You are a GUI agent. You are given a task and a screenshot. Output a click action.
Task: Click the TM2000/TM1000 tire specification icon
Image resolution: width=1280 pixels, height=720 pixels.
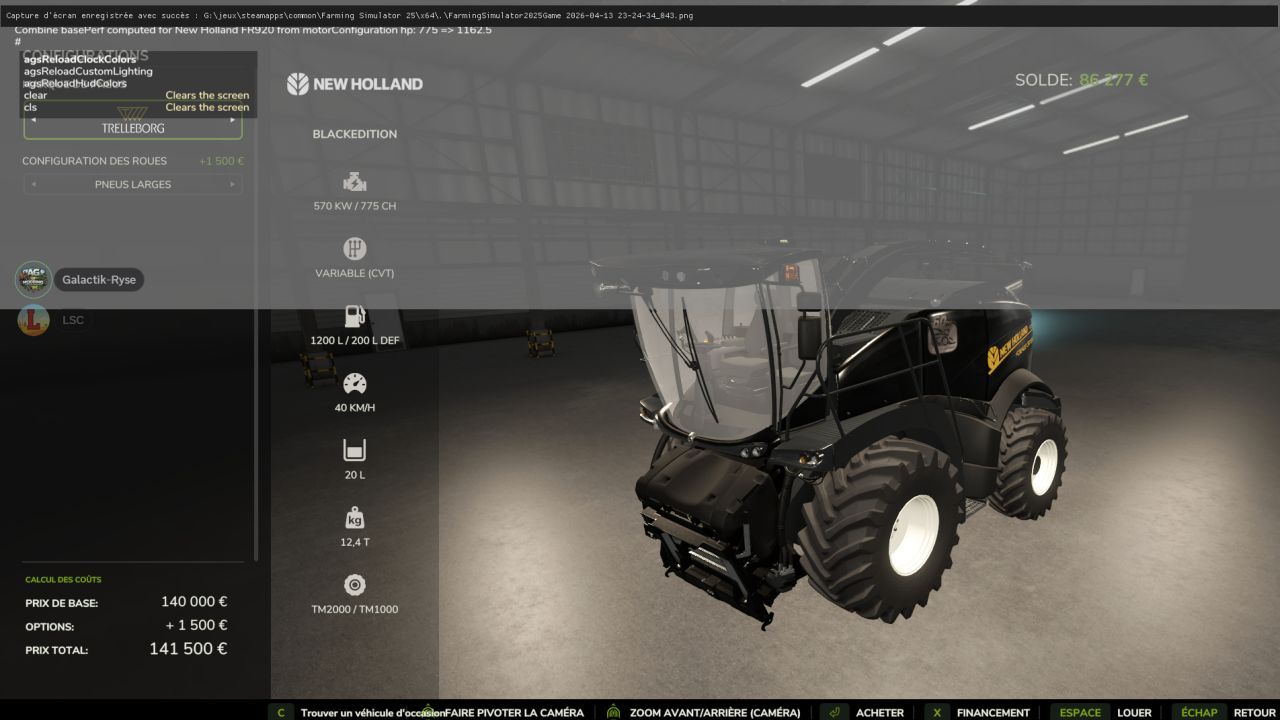click(x=354, y=584)
